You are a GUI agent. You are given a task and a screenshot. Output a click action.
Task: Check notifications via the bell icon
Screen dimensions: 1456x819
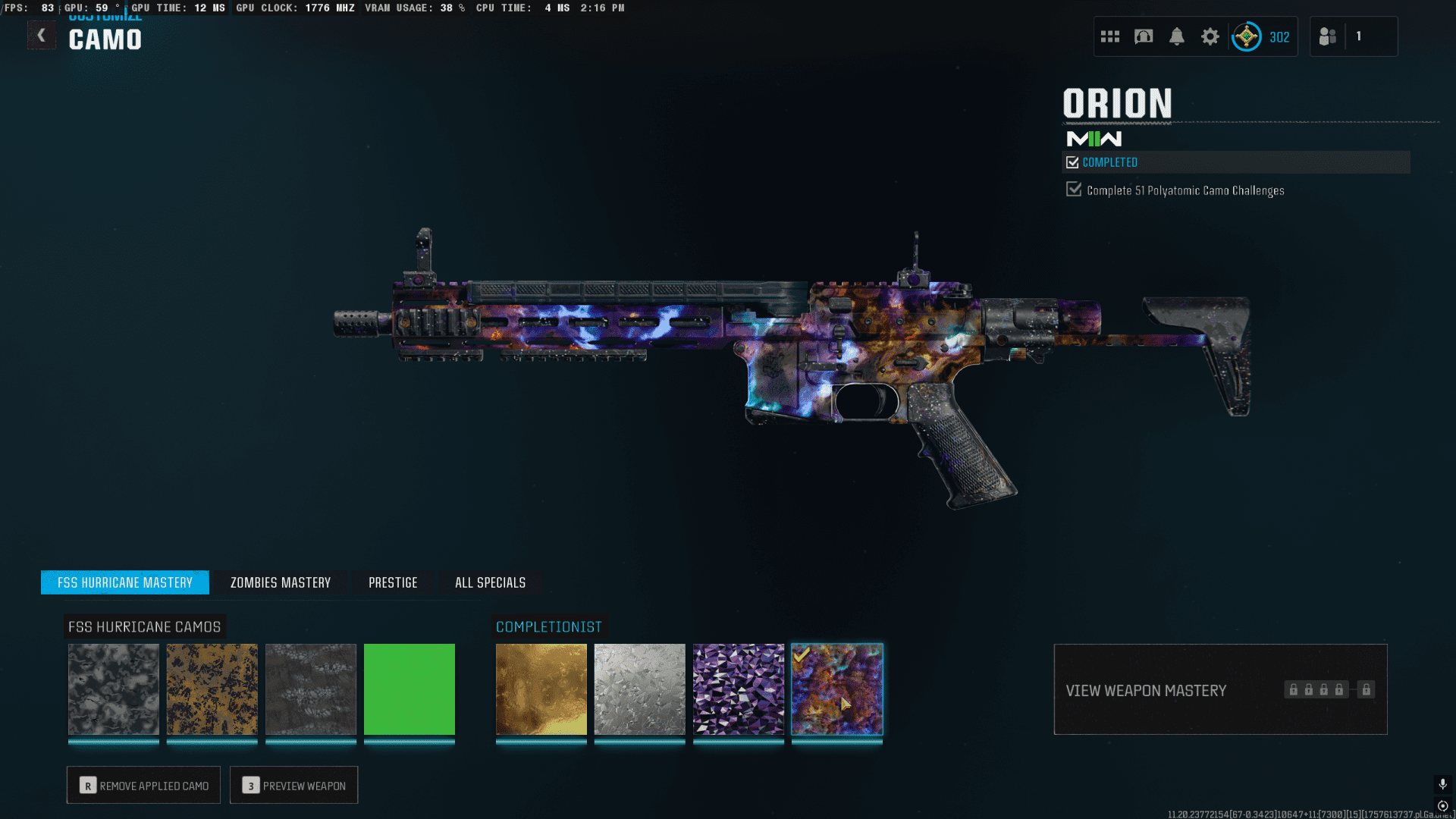coord(1177,36)
